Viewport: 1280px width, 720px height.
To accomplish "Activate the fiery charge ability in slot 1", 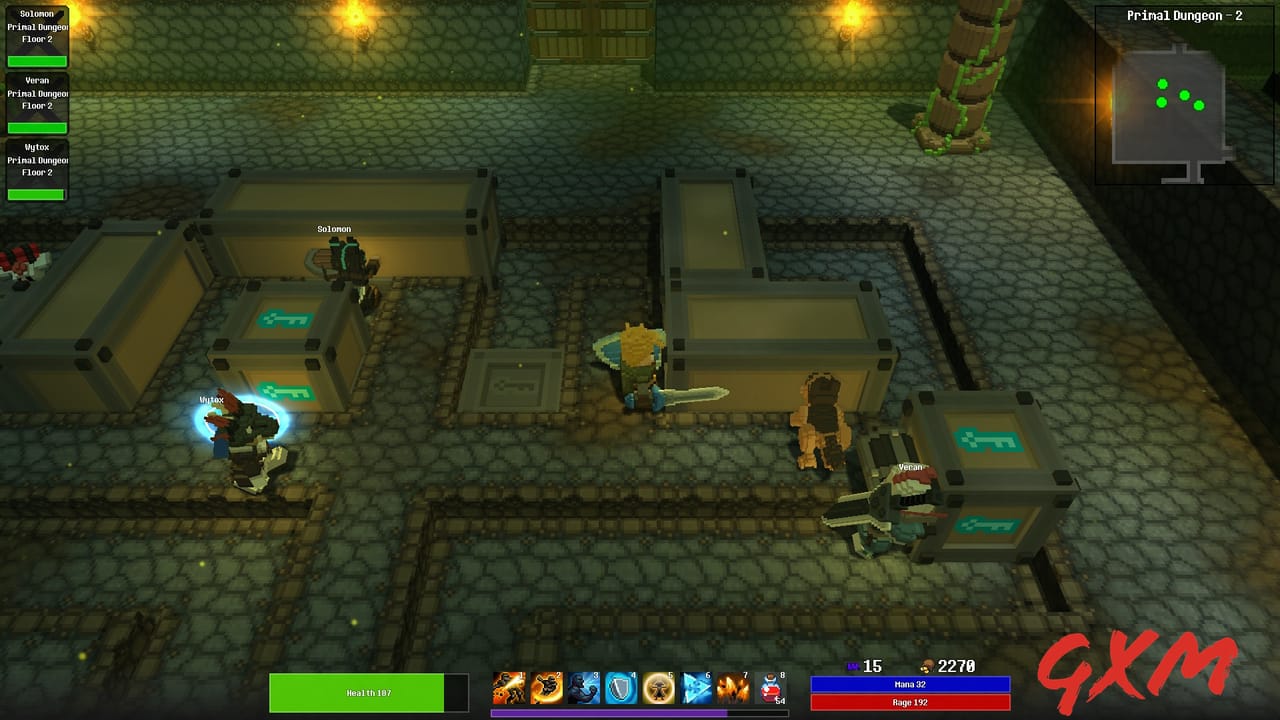I will pyautogui.click(x=508, y=688).
